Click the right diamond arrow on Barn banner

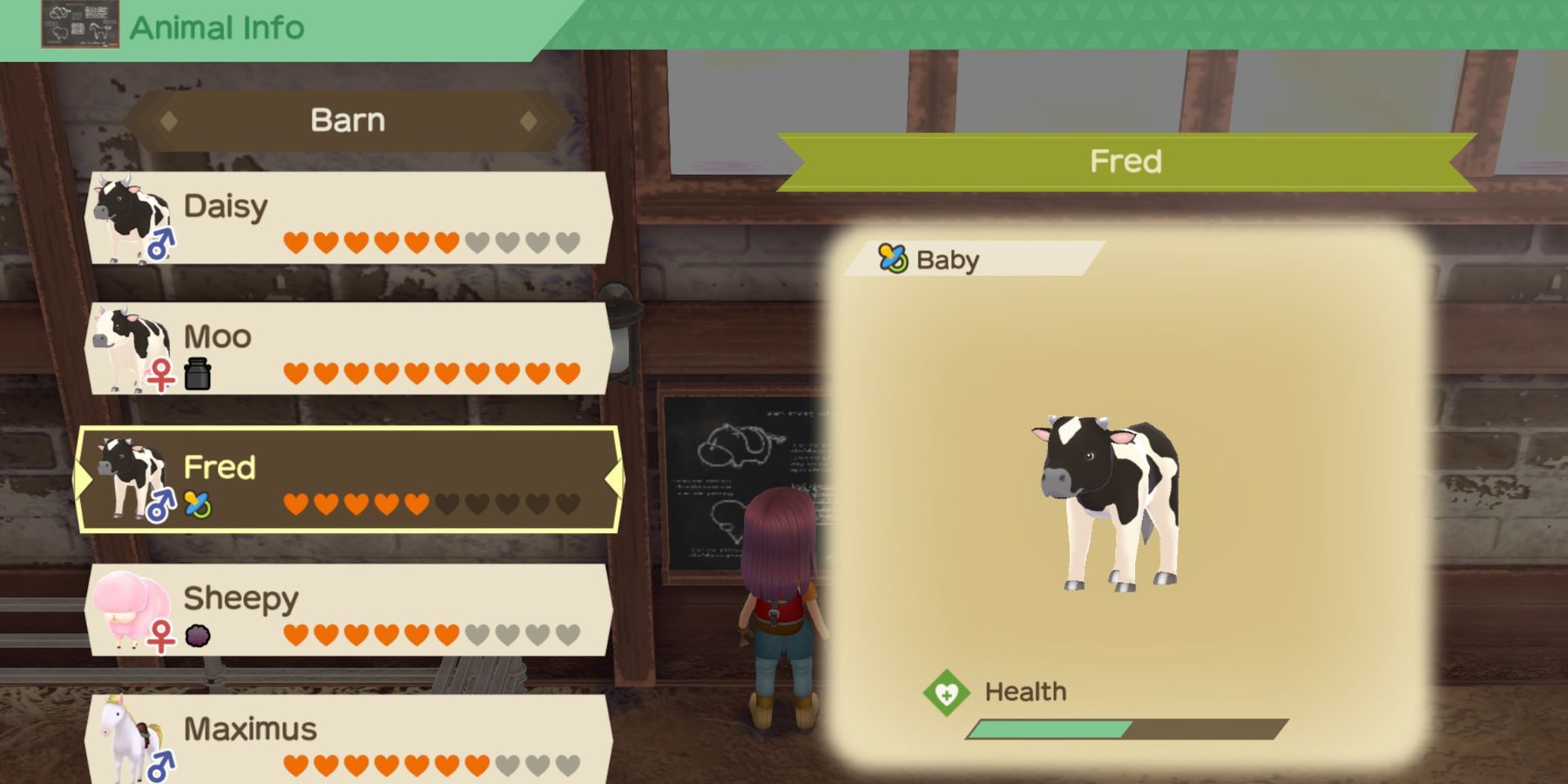(529, 120)
